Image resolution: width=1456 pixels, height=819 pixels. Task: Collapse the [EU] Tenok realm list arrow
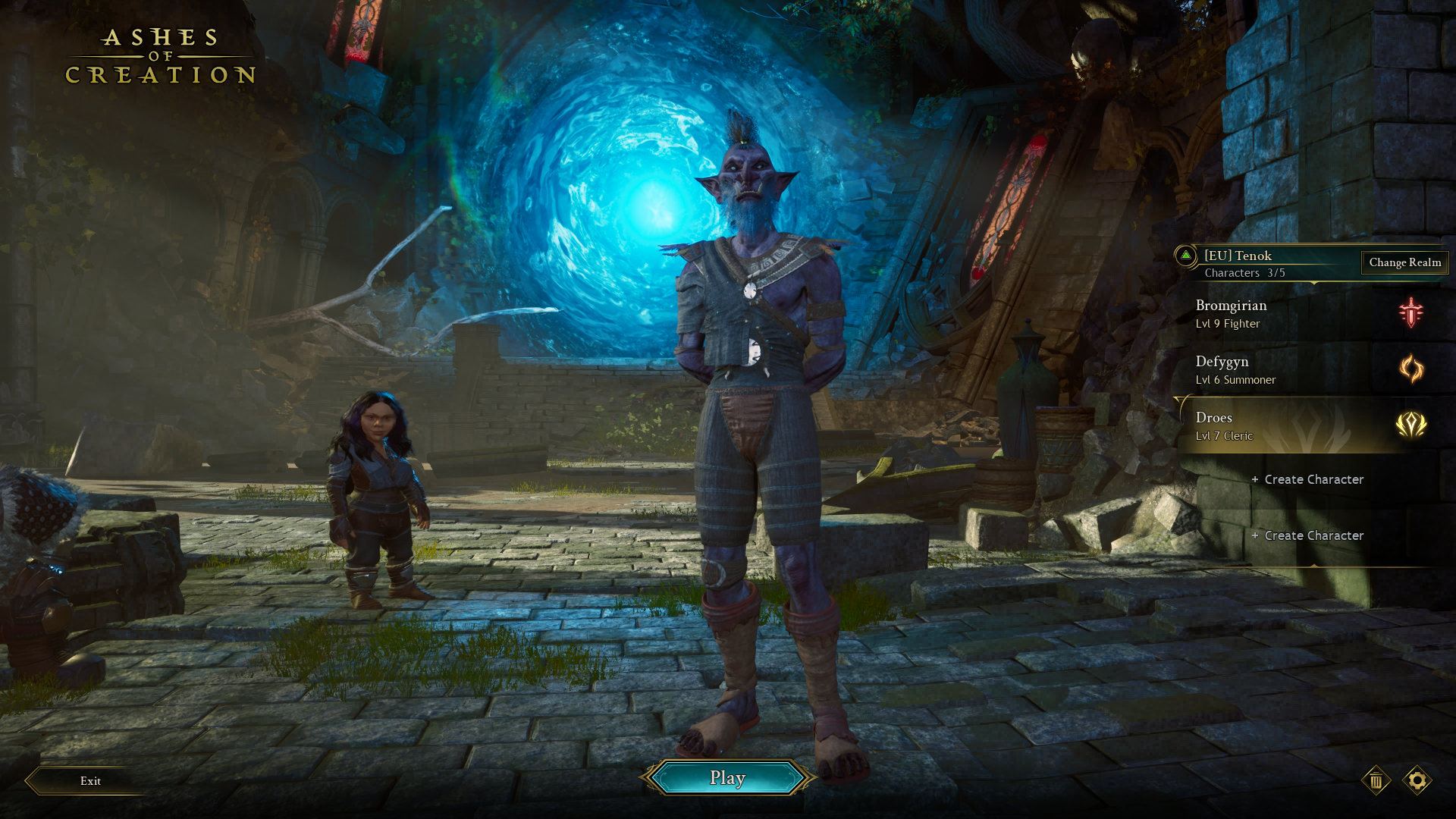(x=1186, y=256)
